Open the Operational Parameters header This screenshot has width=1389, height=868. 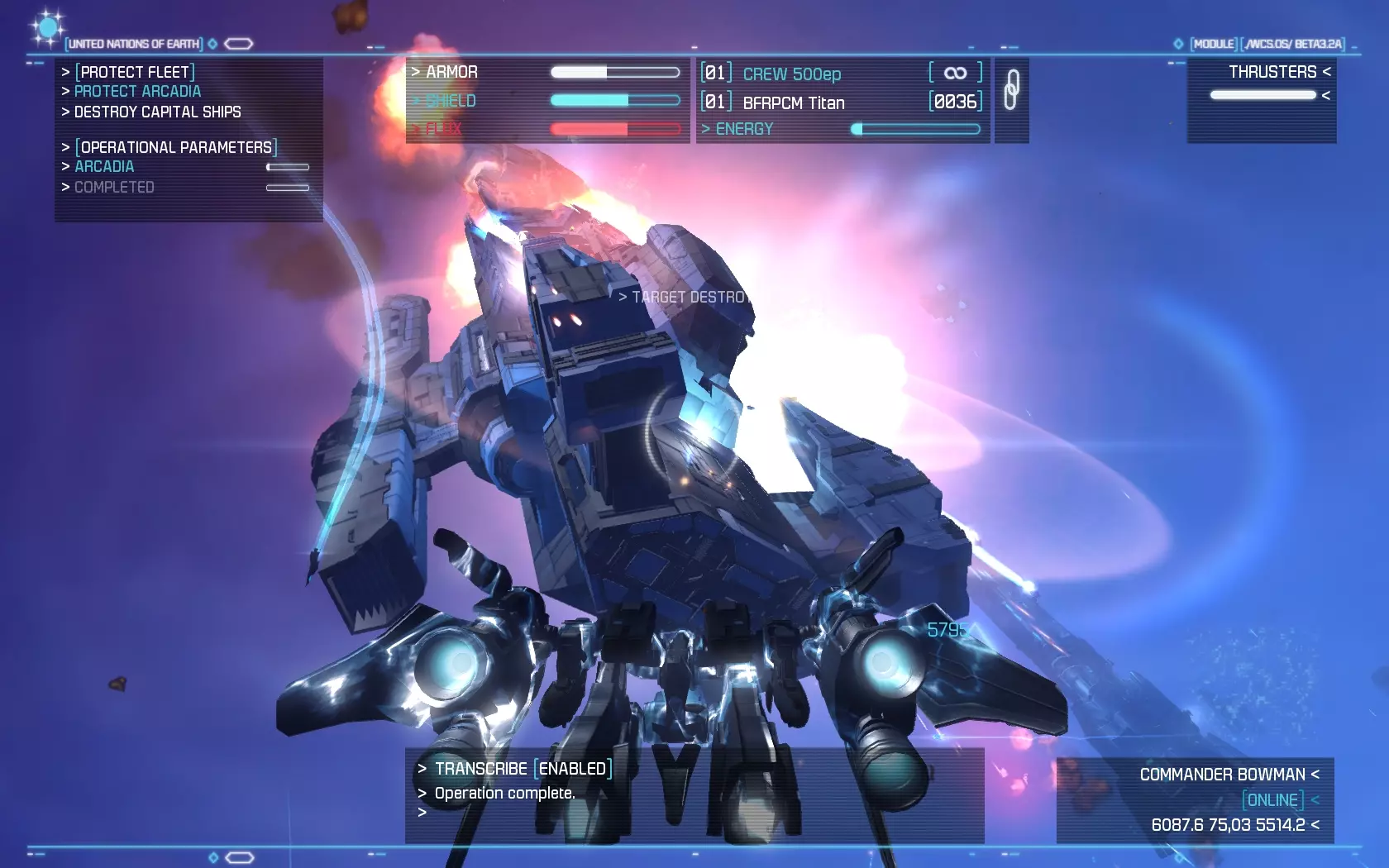pos(176,147)
